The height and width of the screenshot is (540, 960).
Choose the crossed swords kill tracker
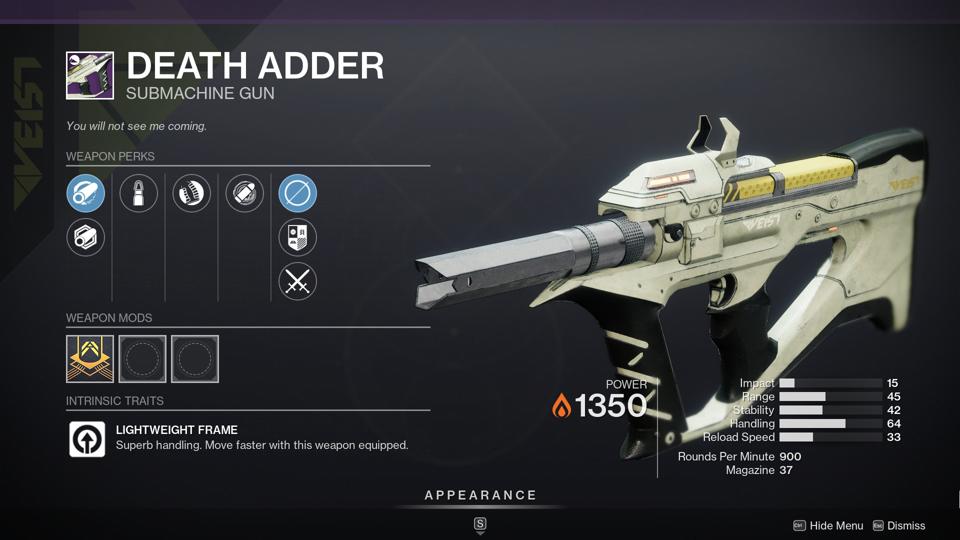pyautogui.click(x=297, y=282)
